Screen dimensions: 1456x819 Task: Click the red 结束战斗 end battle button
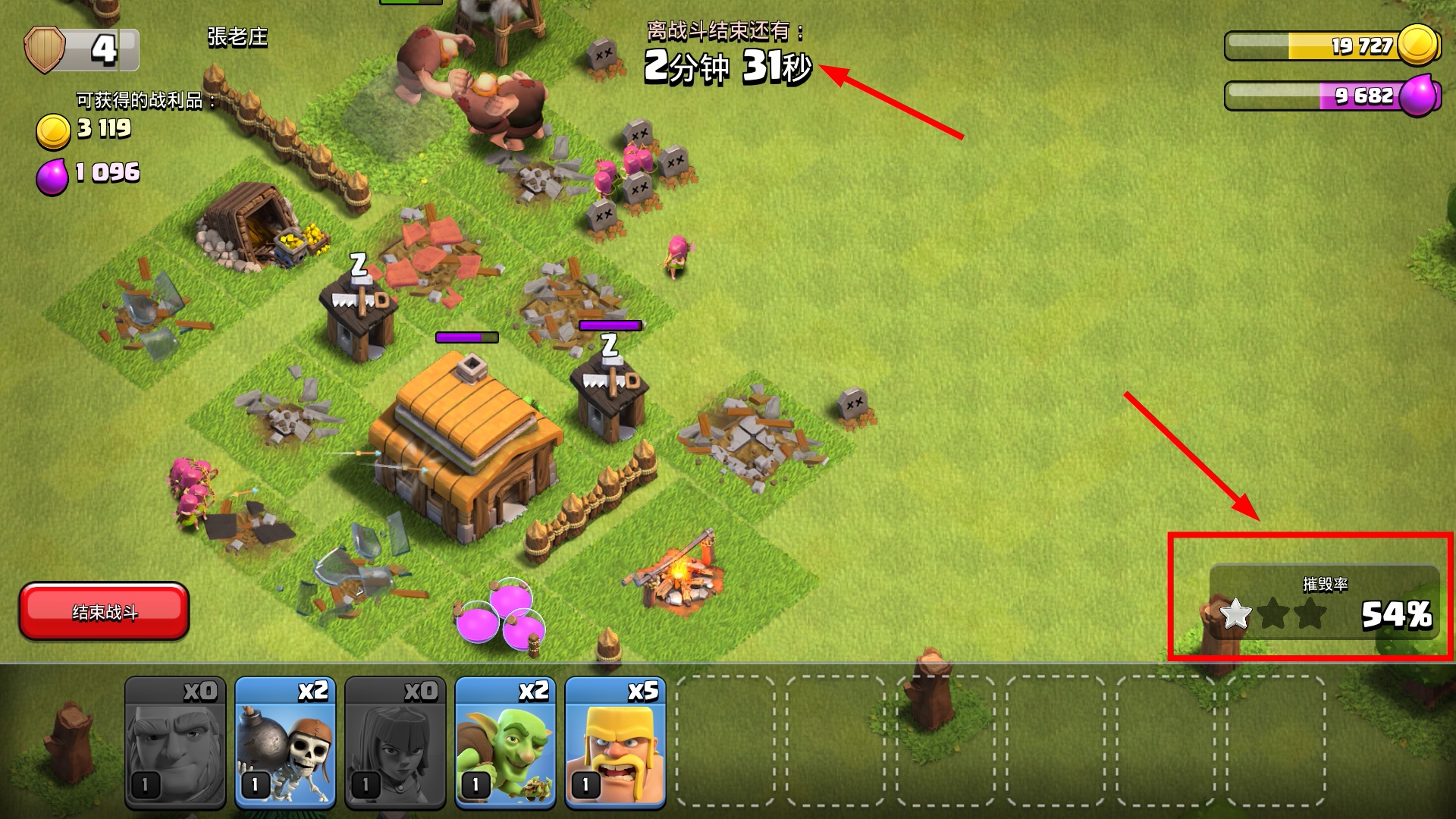tap(104, 611)
